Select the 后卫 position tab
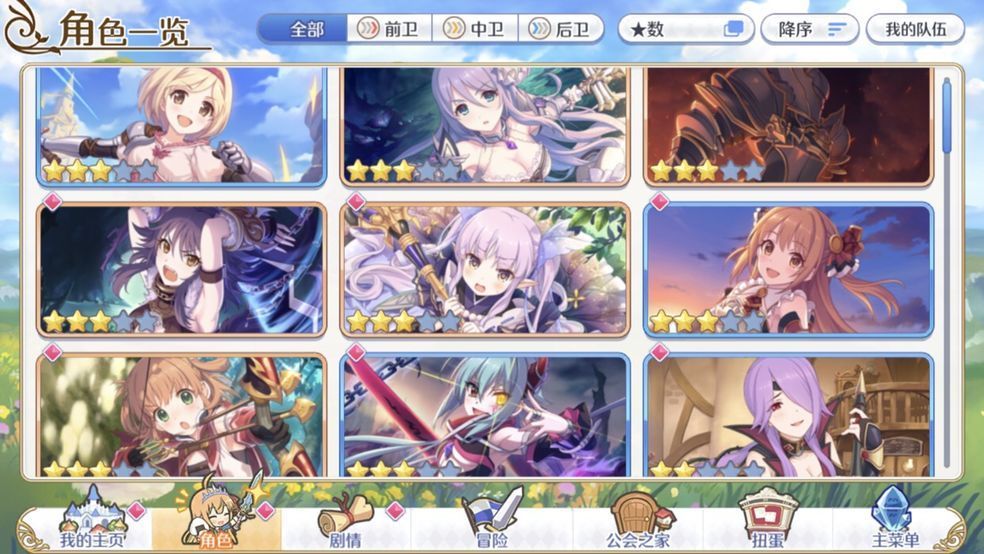 point(561,29)
